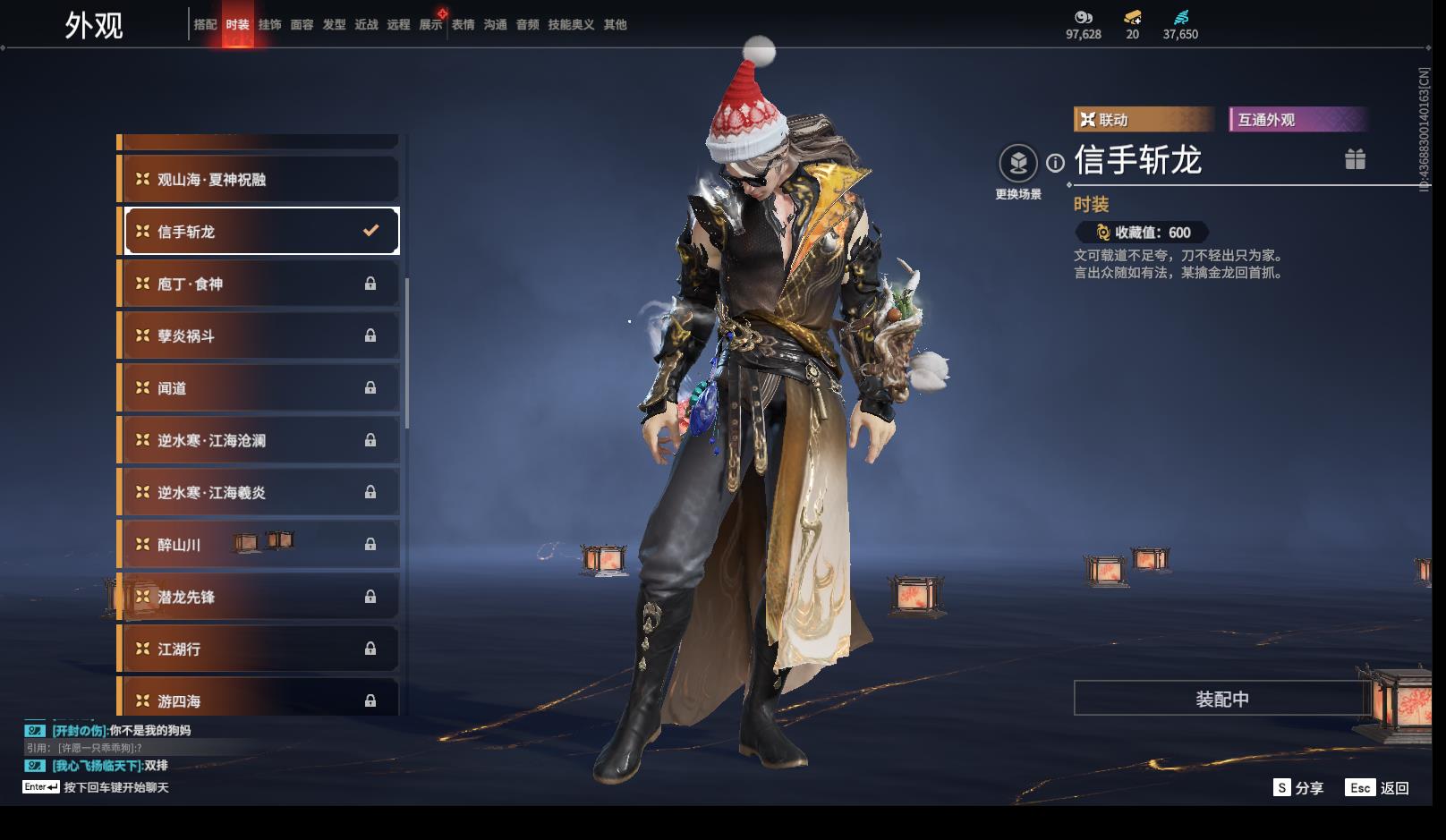The height and width of the screenshot is (840, 1446).
Task: Select the 闻道 outfit entry
Action: (259, 388)
